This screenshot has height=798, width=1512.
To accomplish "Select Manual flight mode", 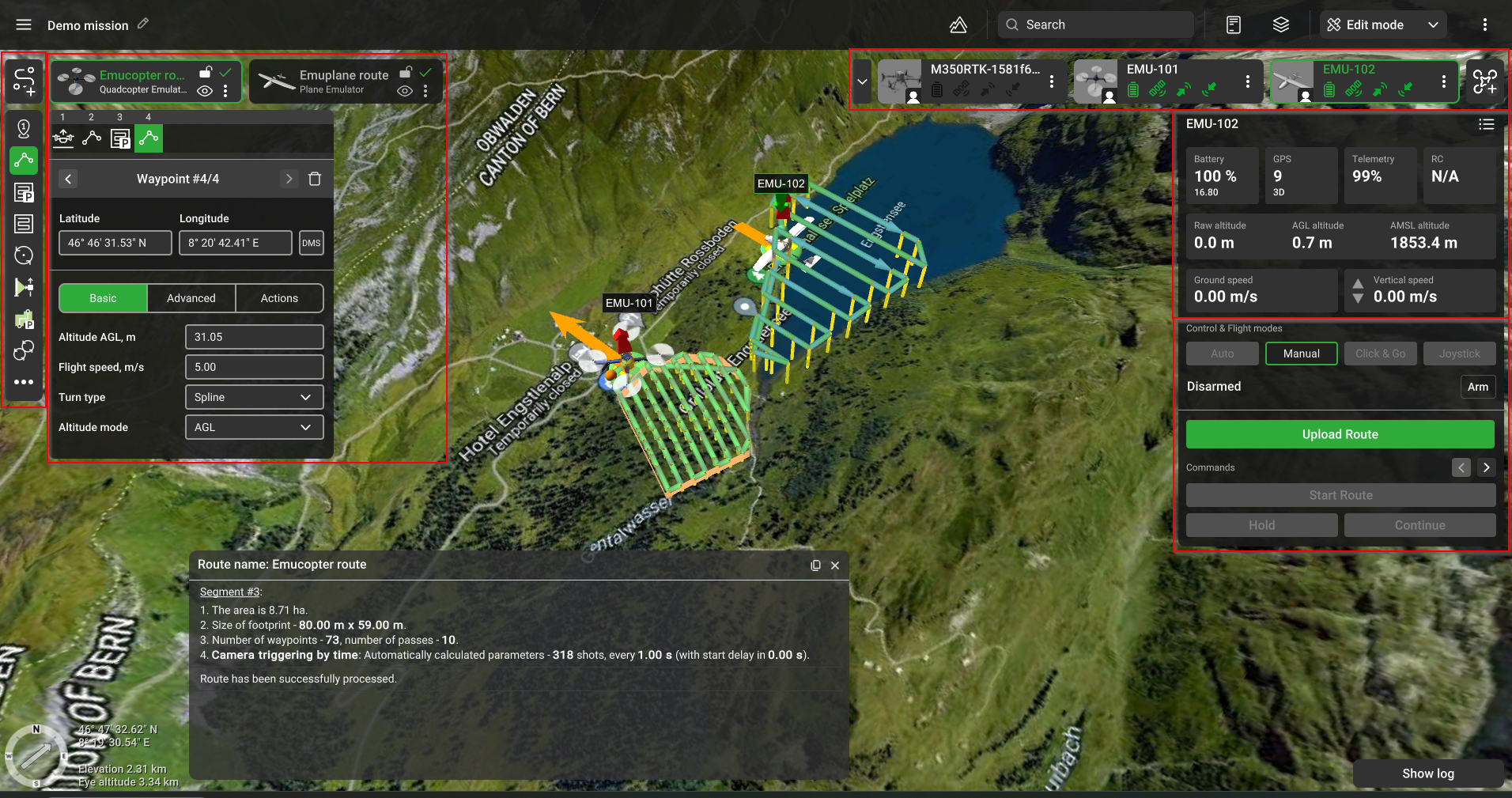I will [1301, 354].
